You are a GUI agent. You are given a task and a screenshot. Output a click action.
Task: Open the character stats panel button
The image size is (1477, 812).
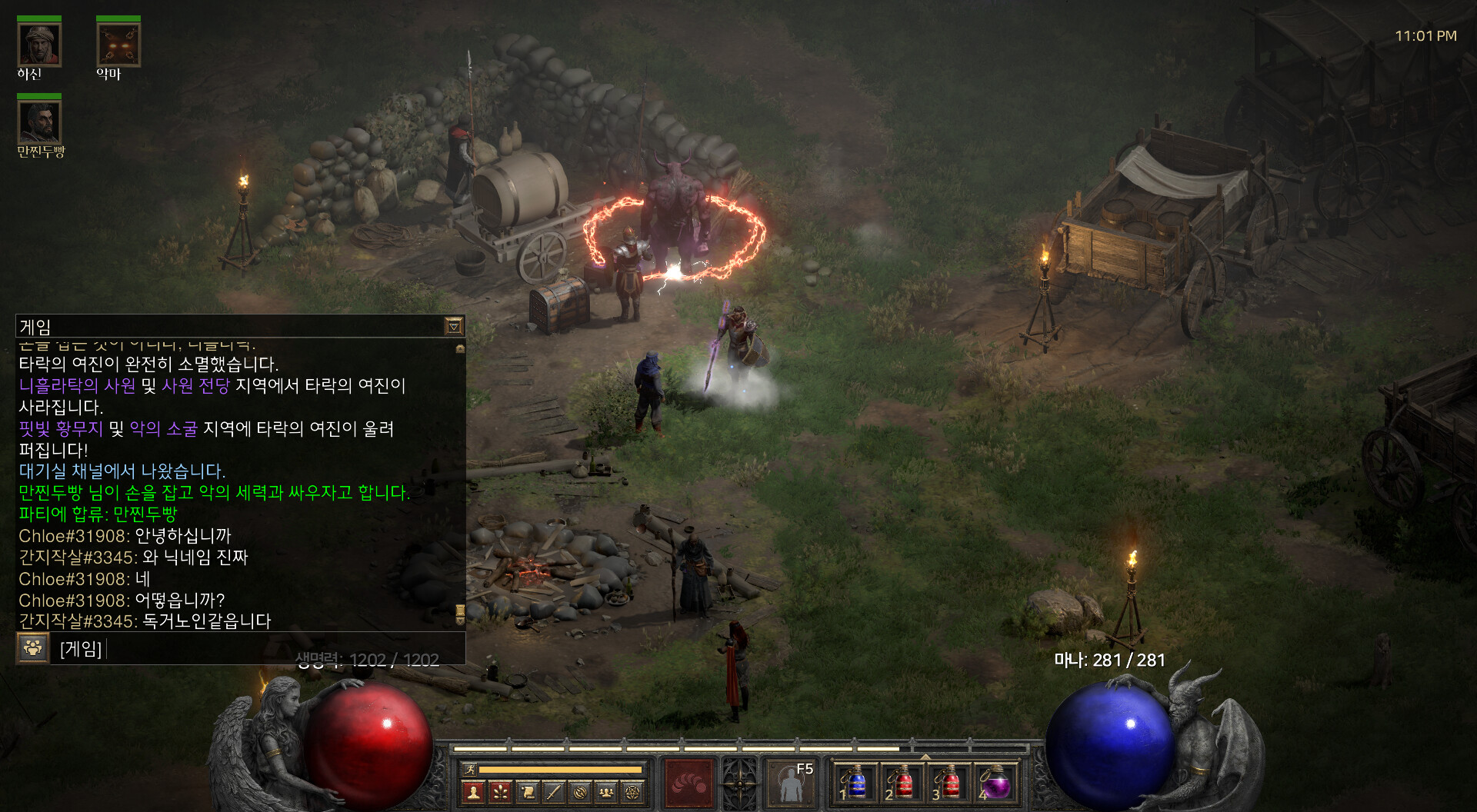474,791
